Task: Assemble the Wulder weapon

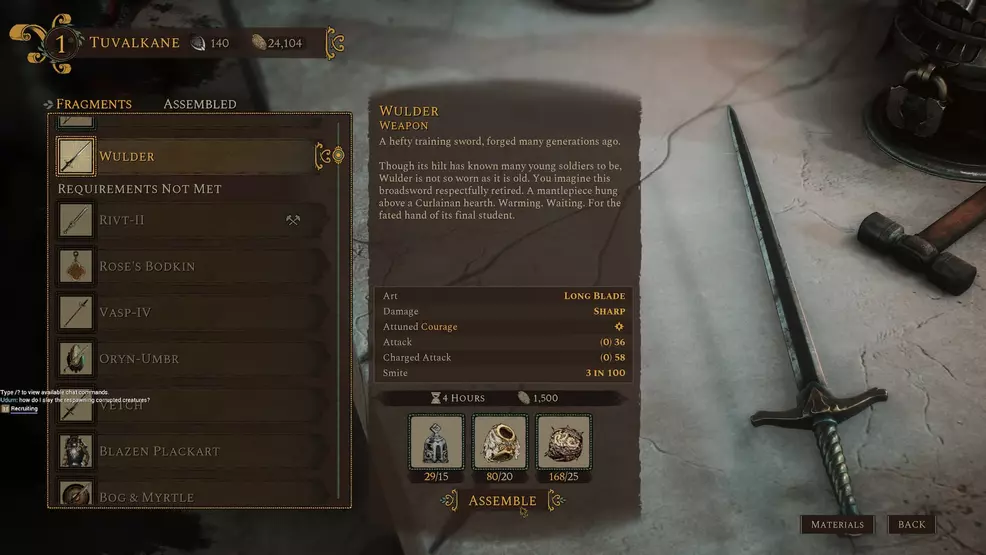Action: click(502, 500)
